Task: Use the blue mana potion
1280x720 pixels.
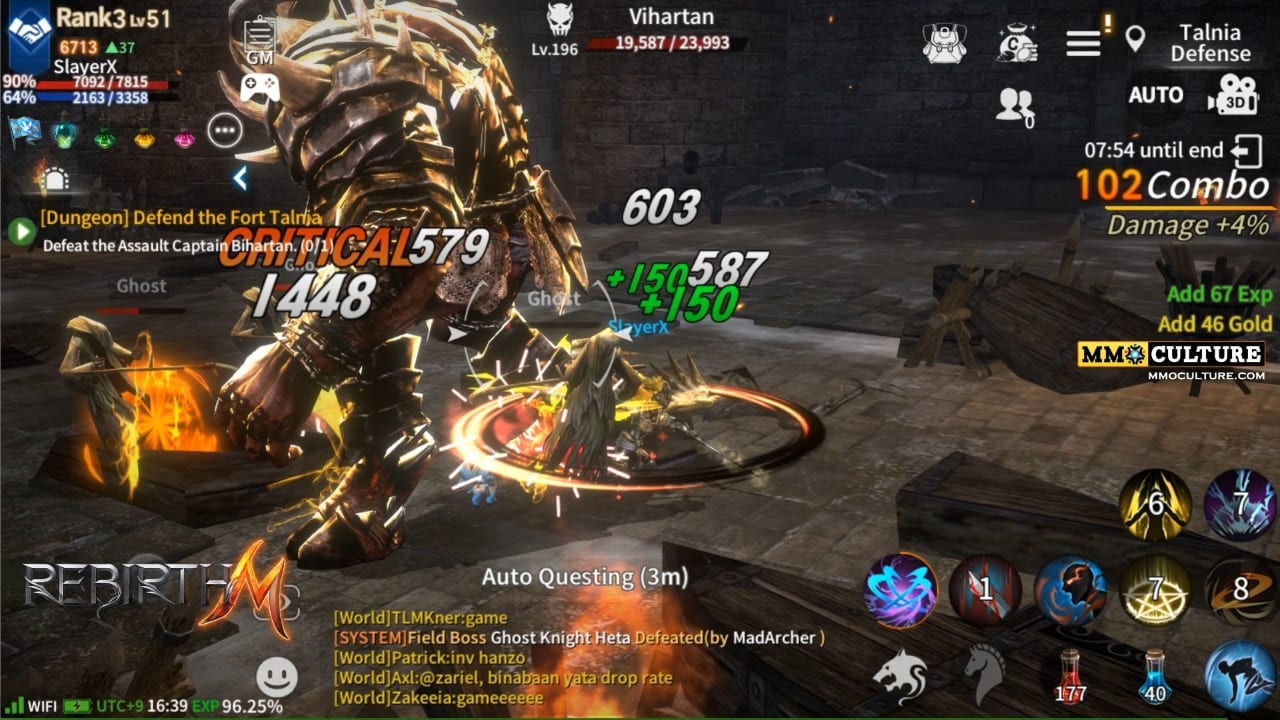Action: [x=1155, y=675]
